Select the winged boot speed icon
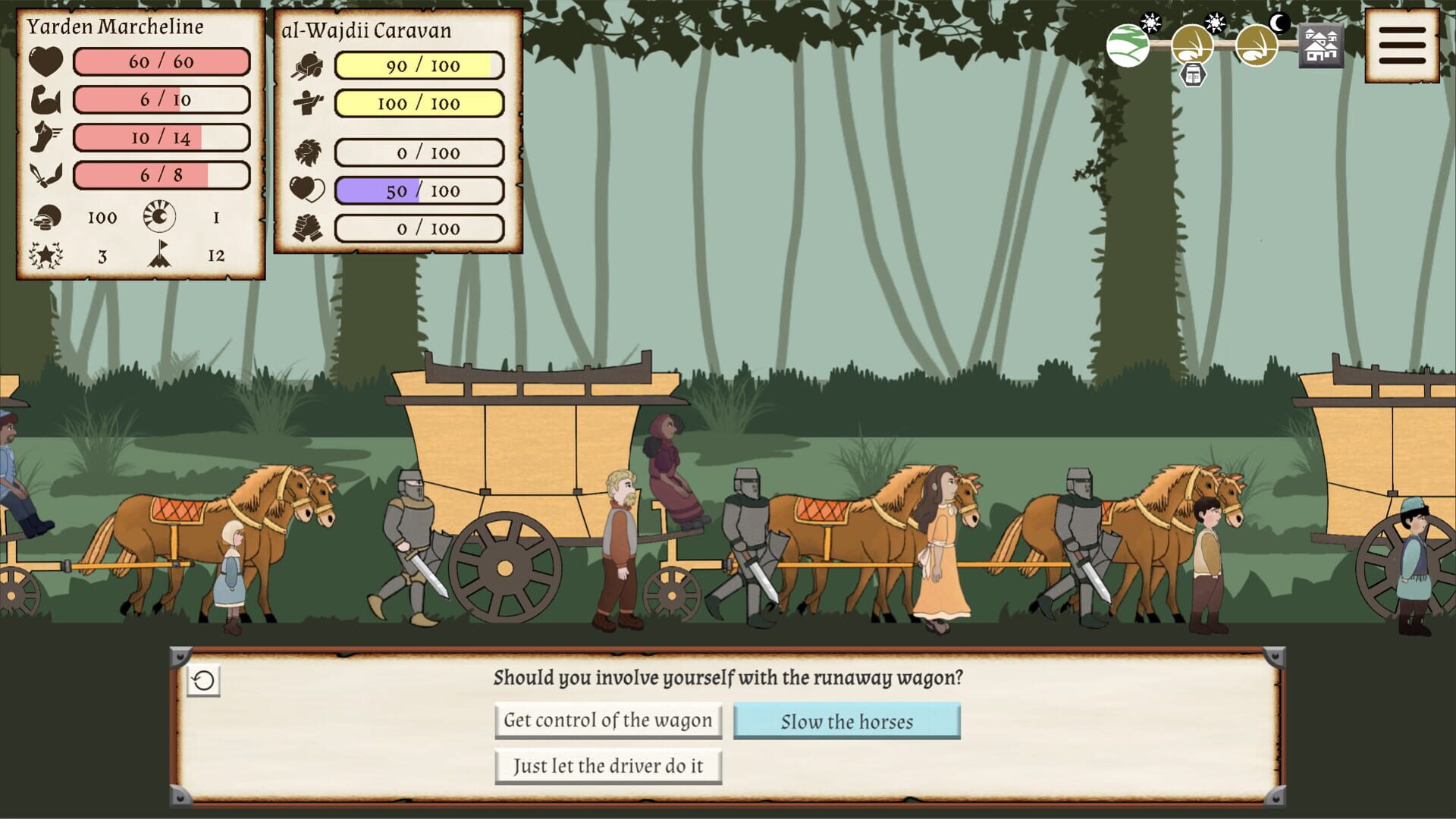This screenshot has width=1456, height=819. pyautogui.click(x=45, y=137)
